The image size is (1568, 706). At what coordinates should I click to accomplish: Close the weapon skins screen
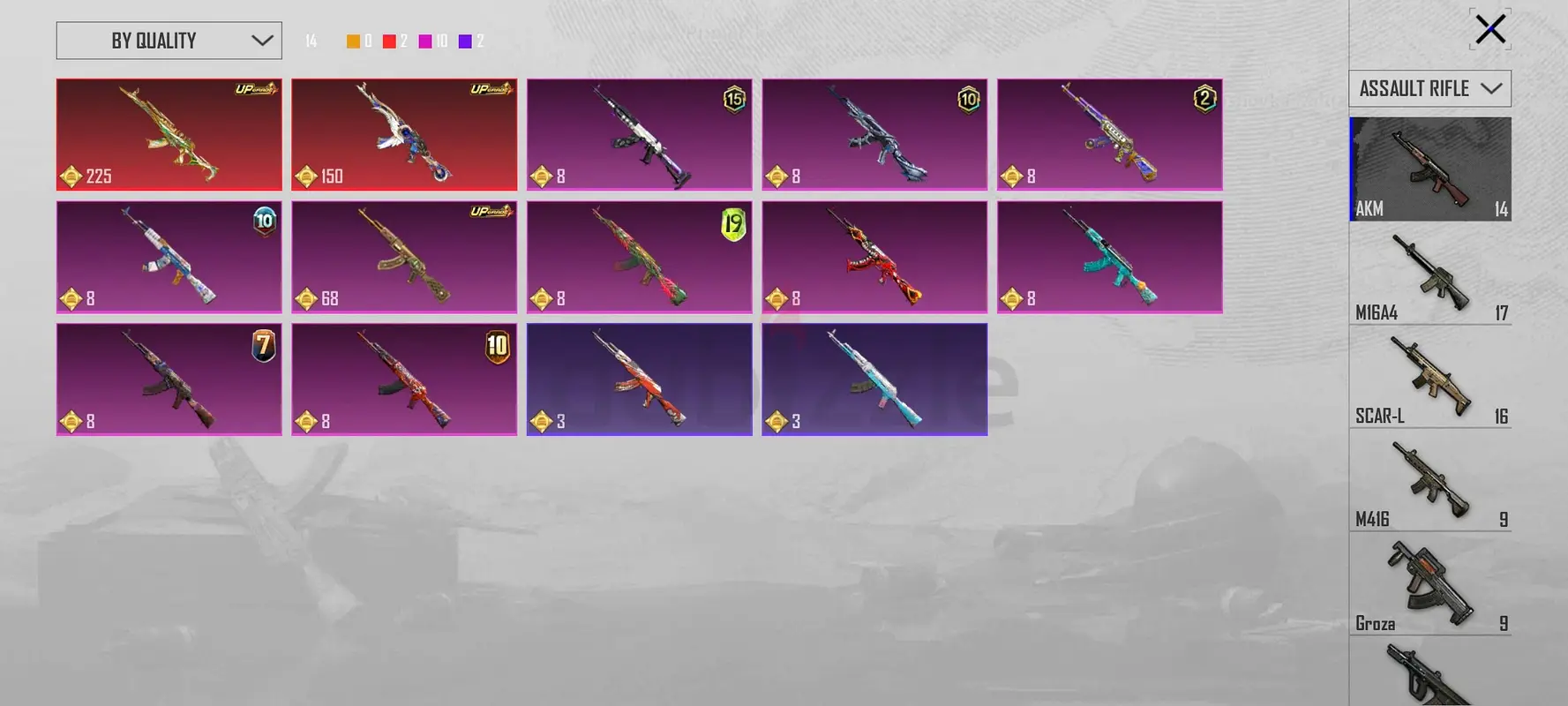[1490, 29]
